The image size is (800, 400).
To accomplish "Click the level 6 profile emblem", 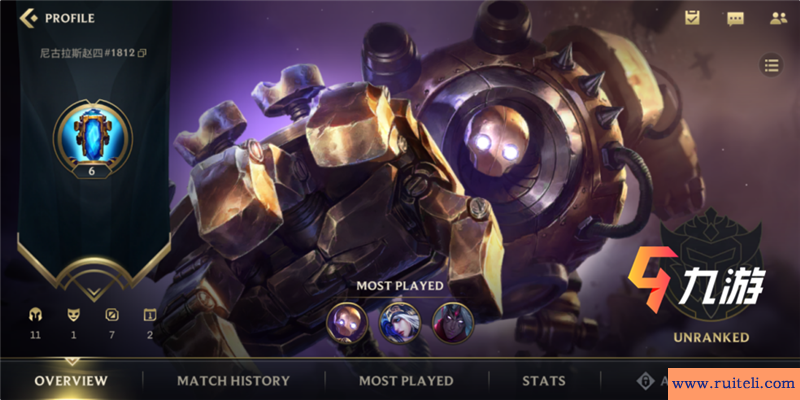I will [x=91, y=136].
